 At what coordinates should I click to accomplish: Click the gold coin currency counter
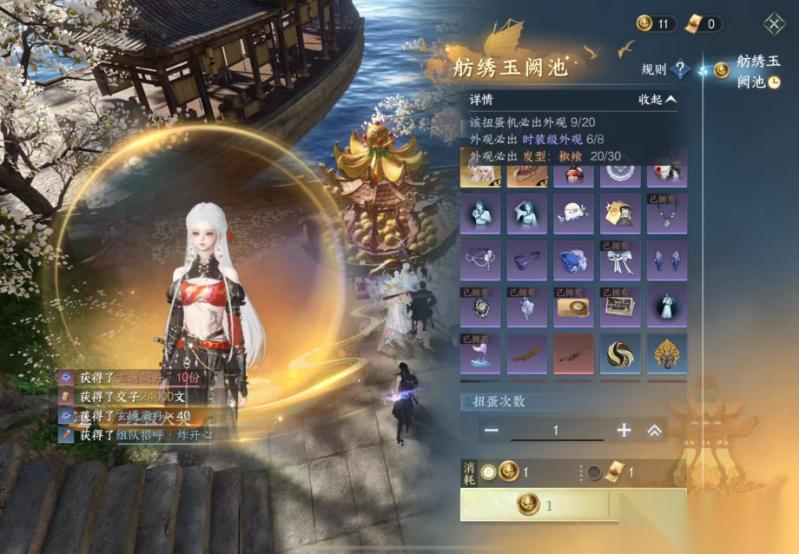tap(656, 23)
